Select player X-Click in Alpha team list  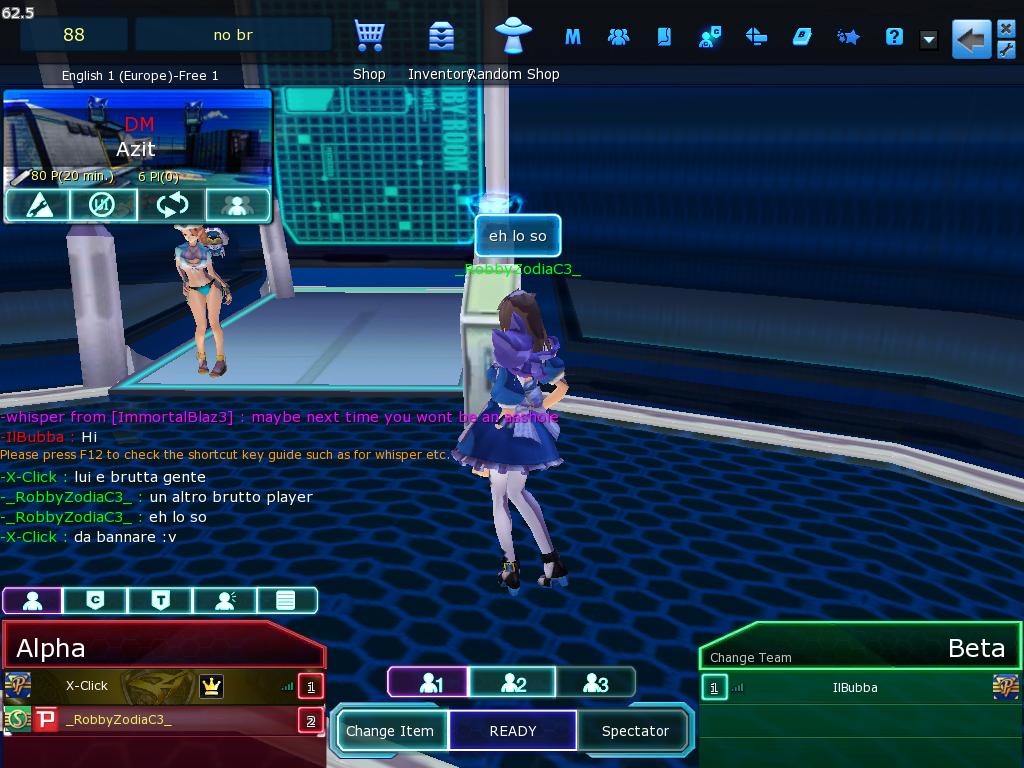[87, 686]
